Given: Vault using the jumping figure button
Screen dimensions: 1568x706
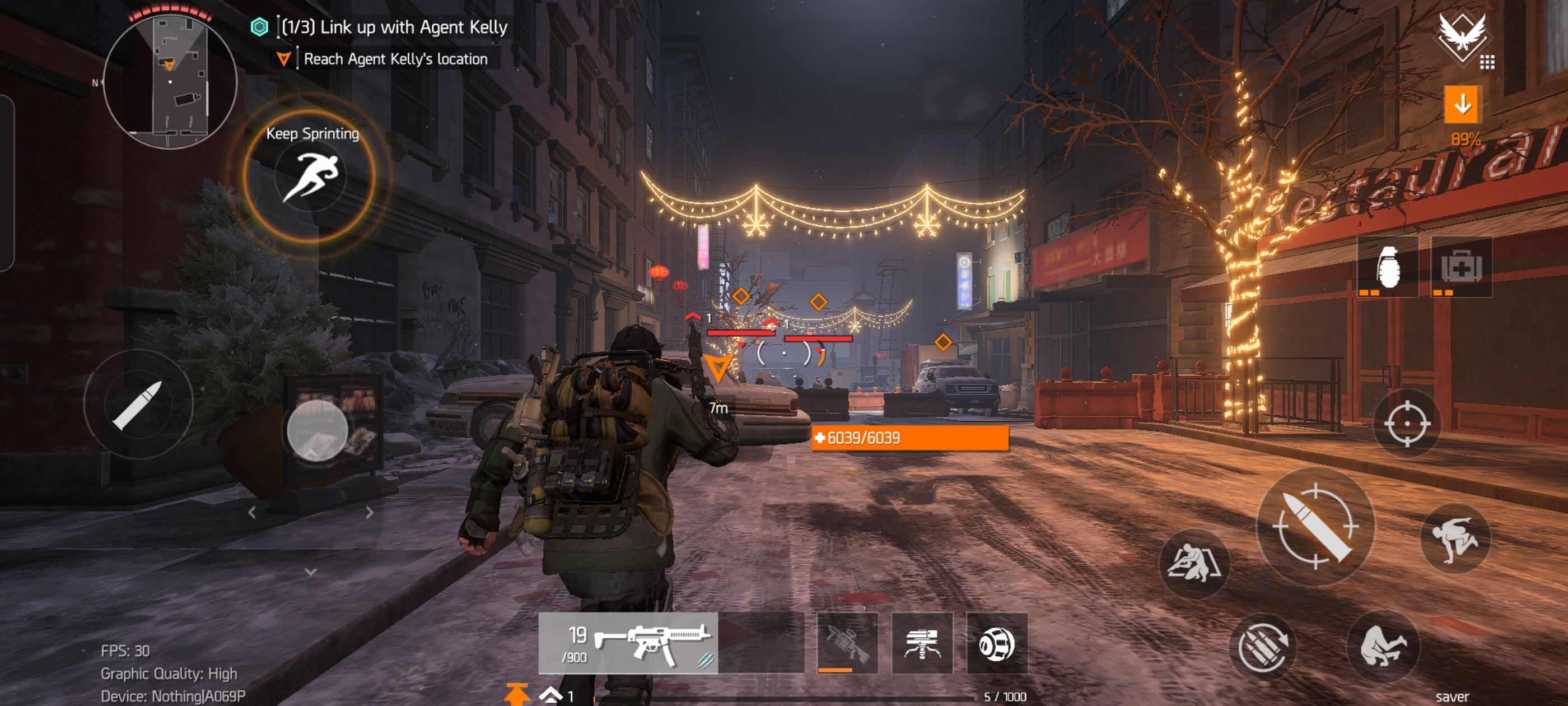Looking at the screenshot, I should point(1455,539).
